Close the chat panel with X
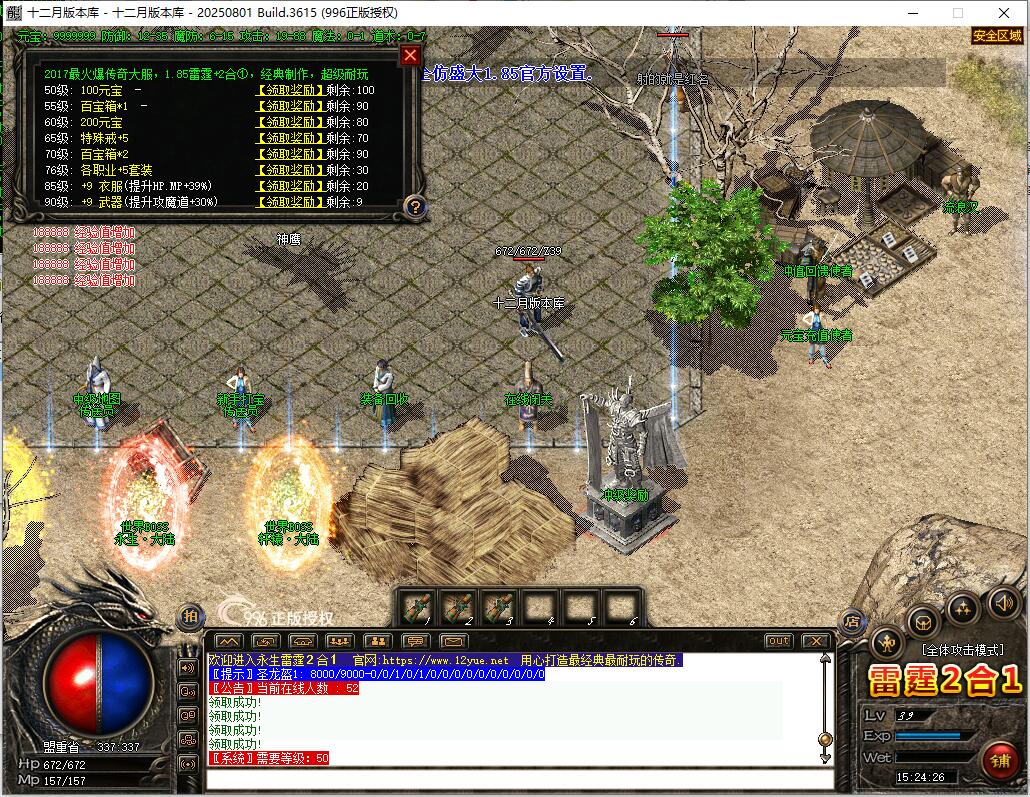 click(815, 641)
